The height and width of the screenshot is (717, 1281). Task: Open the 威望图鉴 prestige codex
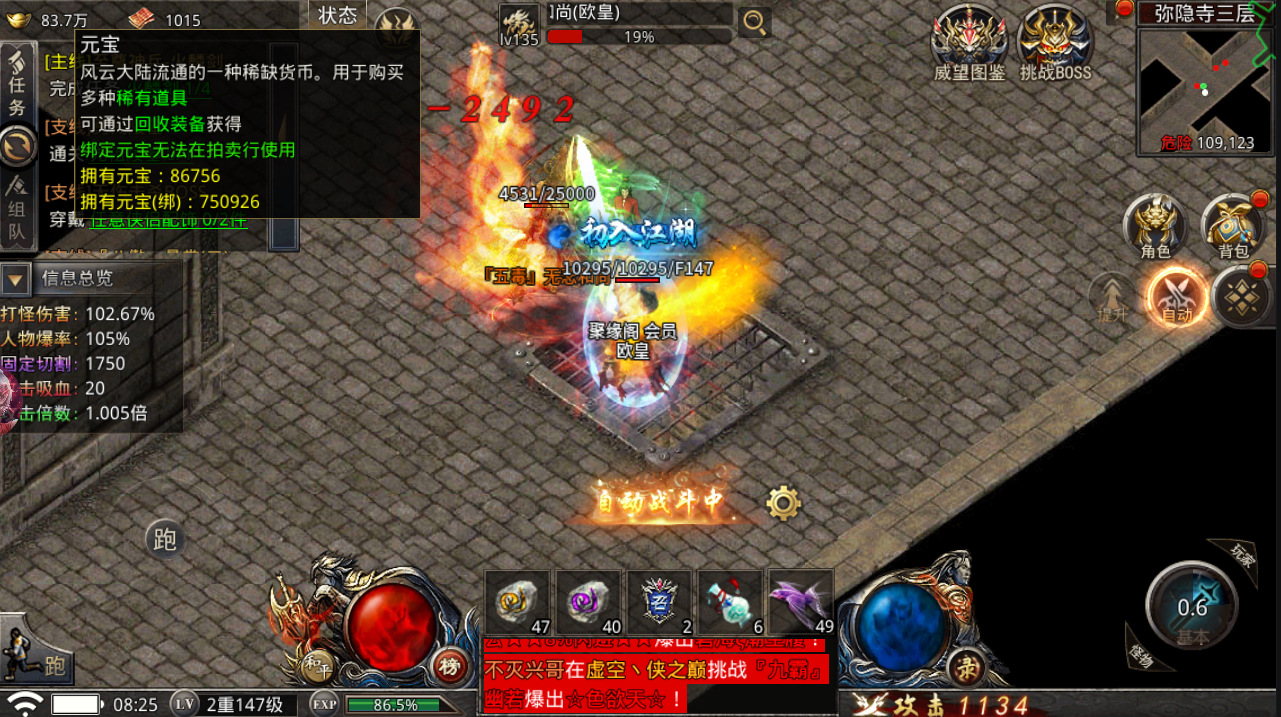coord(969,43)
